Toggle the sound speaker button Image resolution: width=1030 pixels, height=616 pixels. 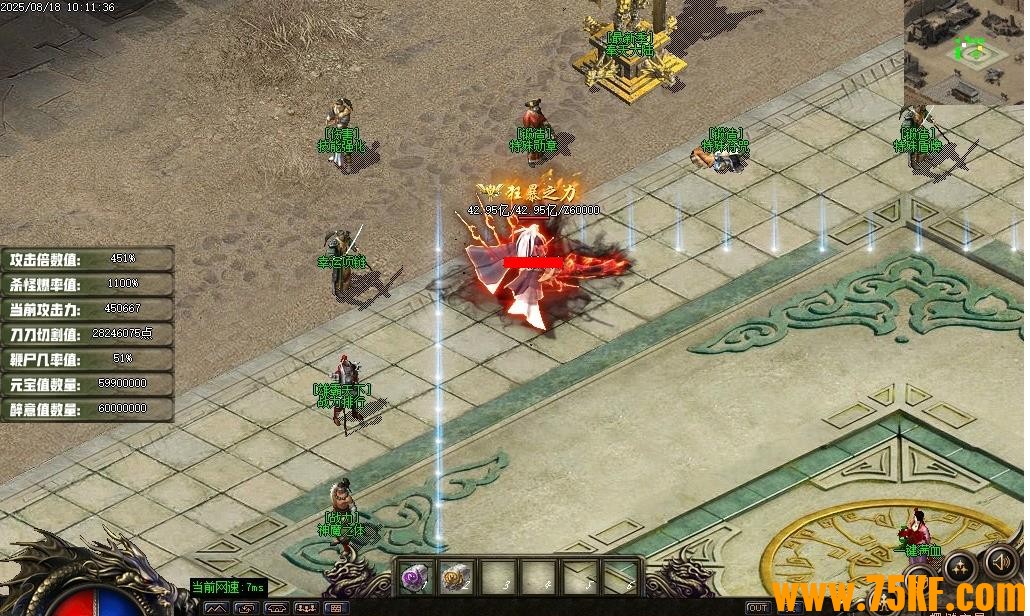[x=1000, y=561]
